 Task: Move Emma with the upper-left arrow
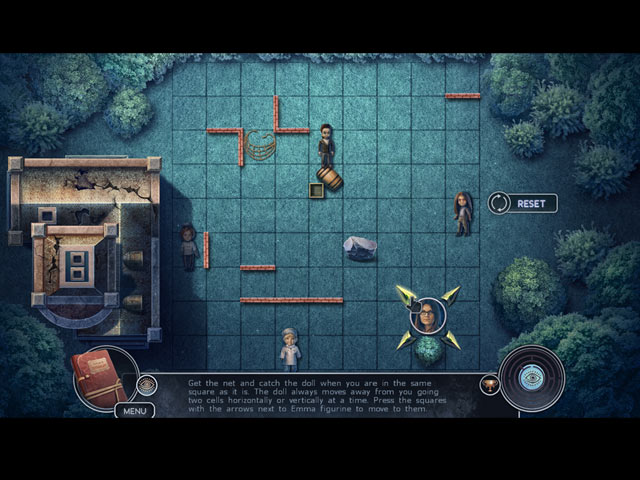[x=405, y=294]
